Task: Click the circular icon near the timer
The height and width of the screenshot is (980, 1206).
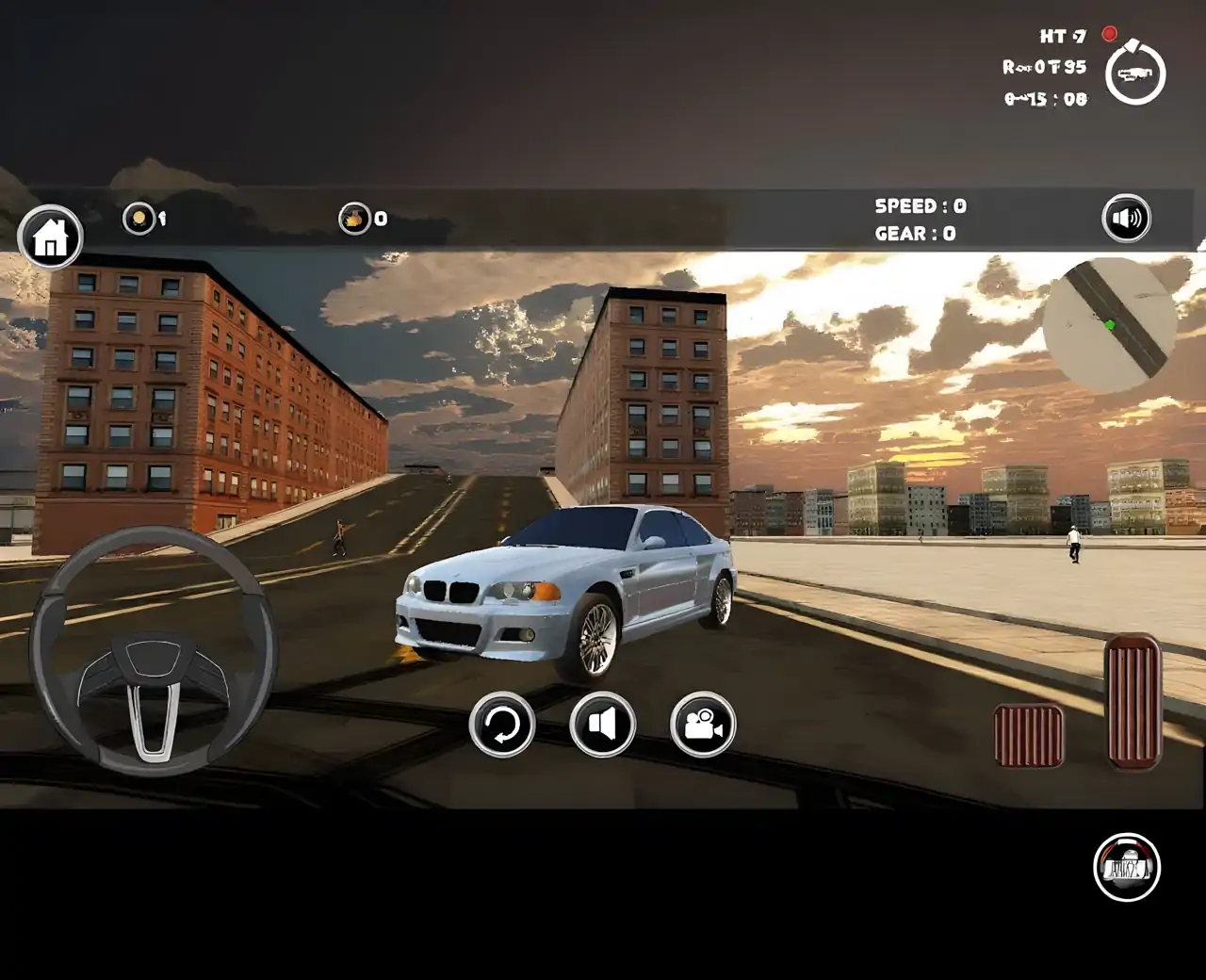Action: [1135, 73]
